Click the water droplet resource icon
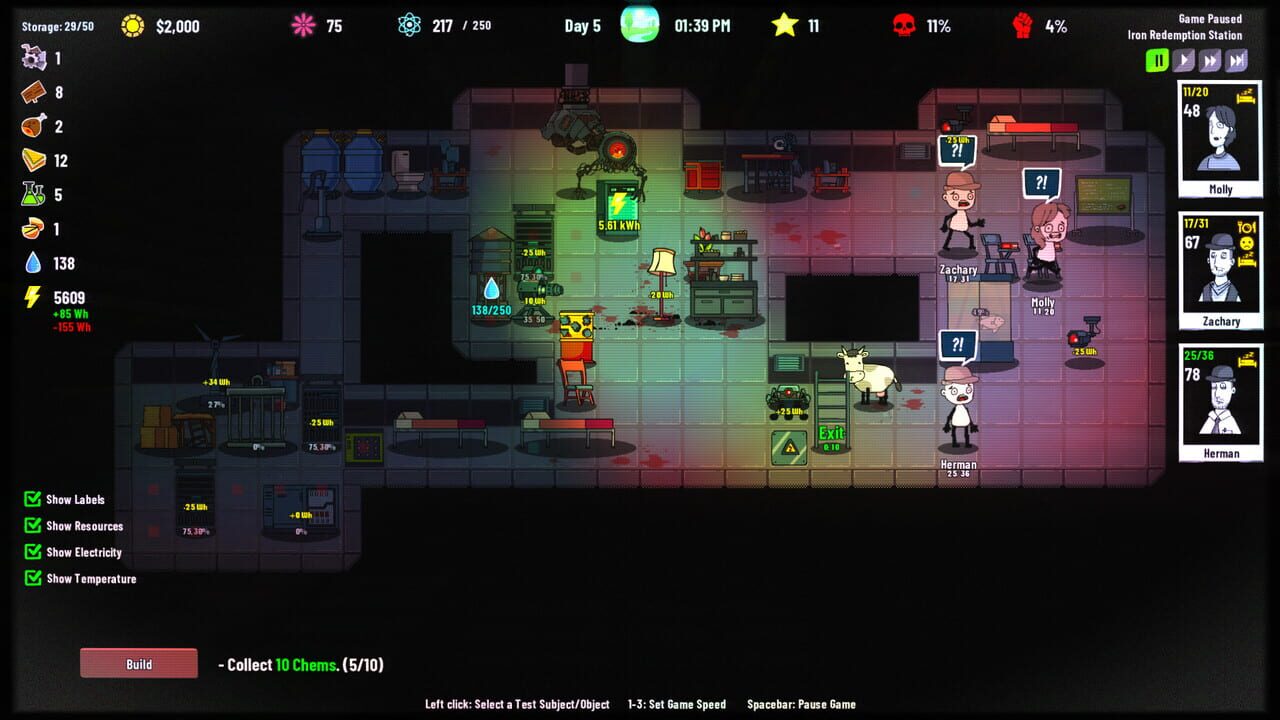 click(33, 262)
